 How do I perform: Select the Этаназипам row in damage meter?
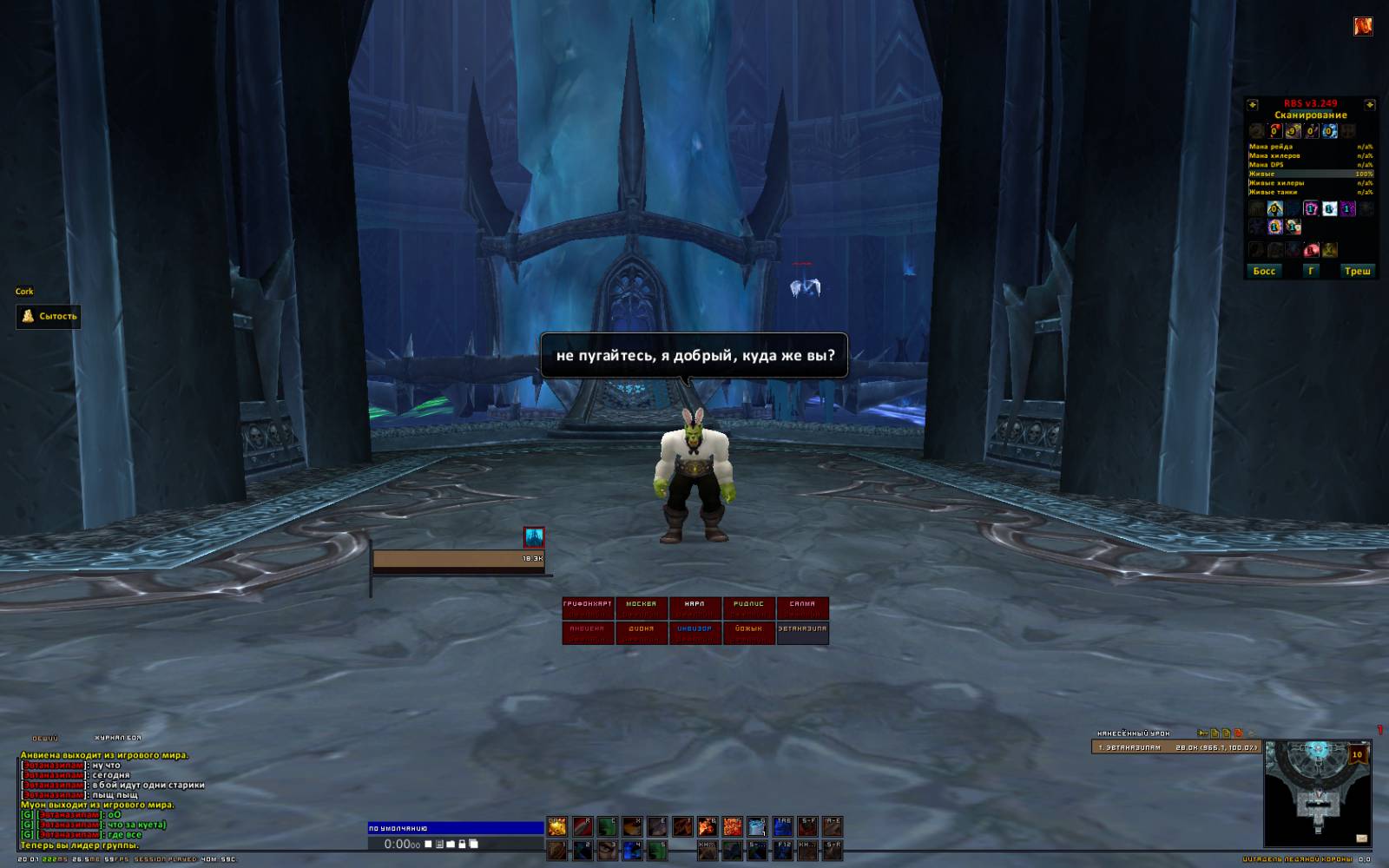pyautogui.click(x=1176, y=746)
